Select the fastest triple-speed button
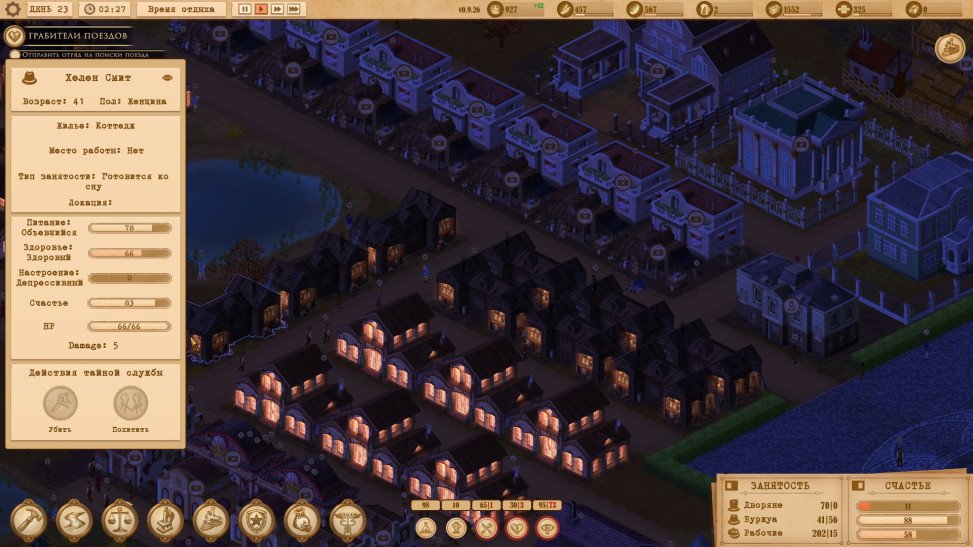 [x=294, y=9]
